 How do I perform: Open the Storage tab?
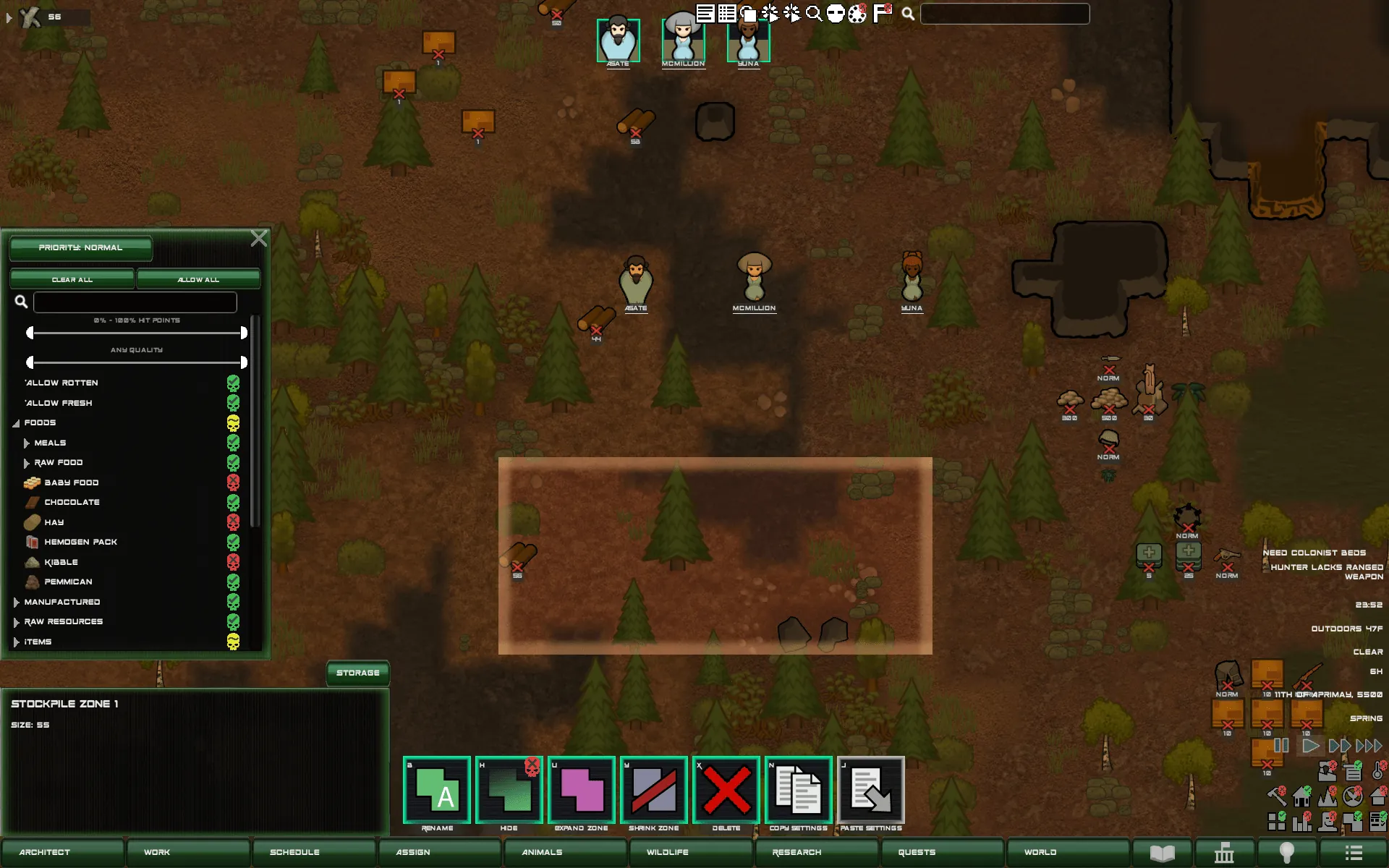pyautogui.click(x=358, y=673)
